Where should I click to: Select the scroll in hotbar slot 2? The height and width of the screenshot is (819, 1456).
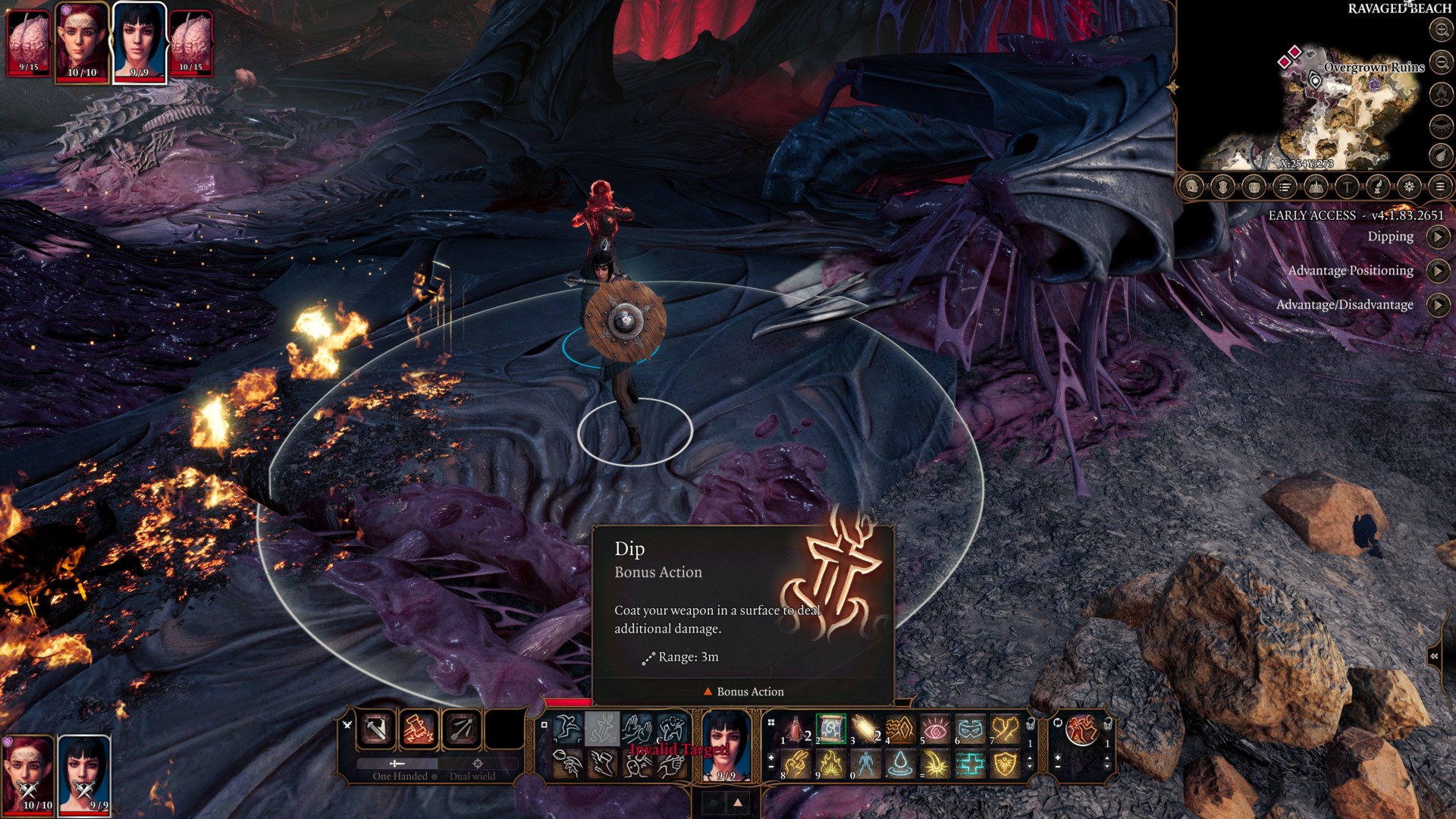pos(830,730)
